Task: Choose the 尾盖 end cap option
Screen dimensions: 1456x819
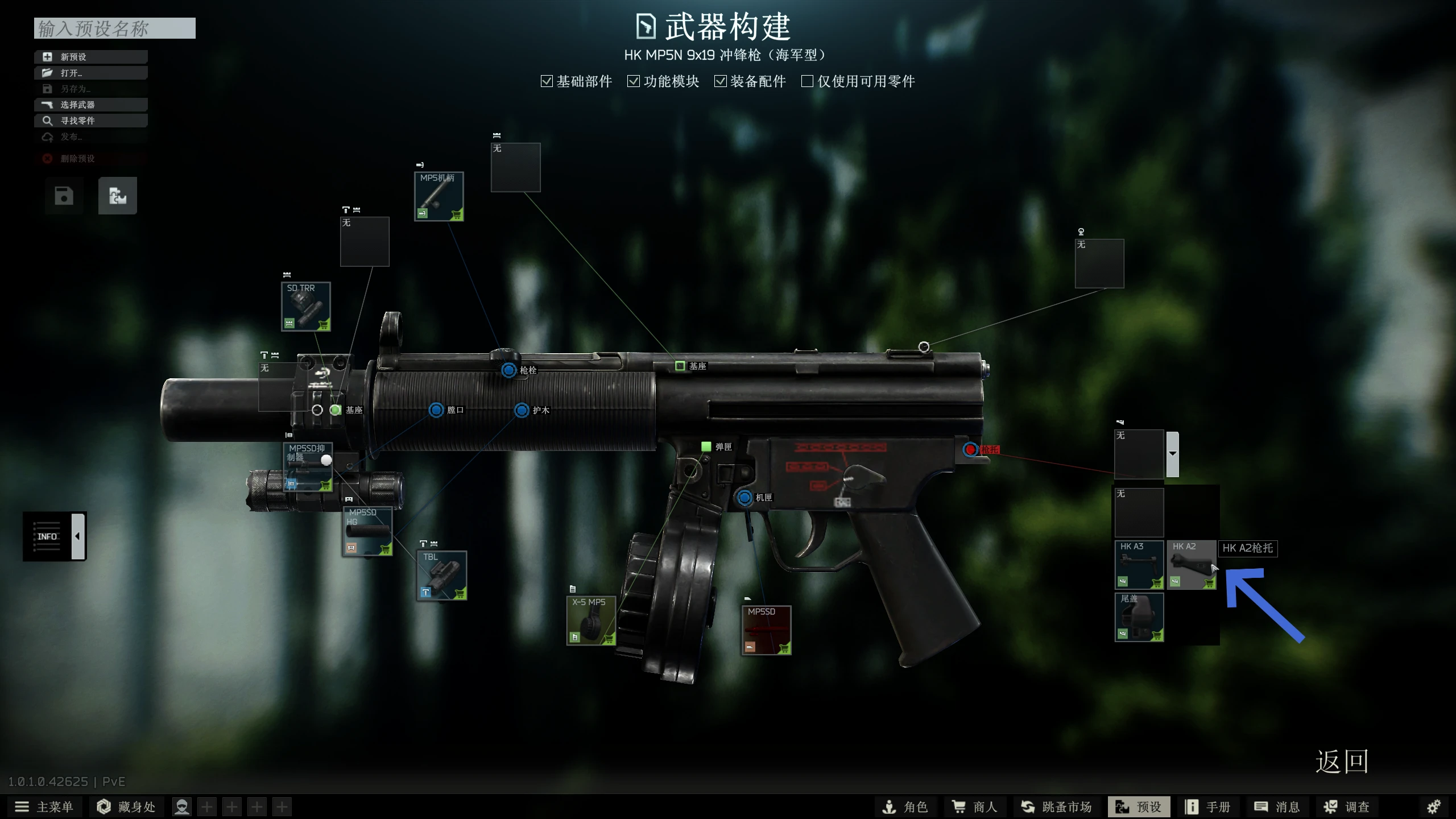Action: (1139, 617)
